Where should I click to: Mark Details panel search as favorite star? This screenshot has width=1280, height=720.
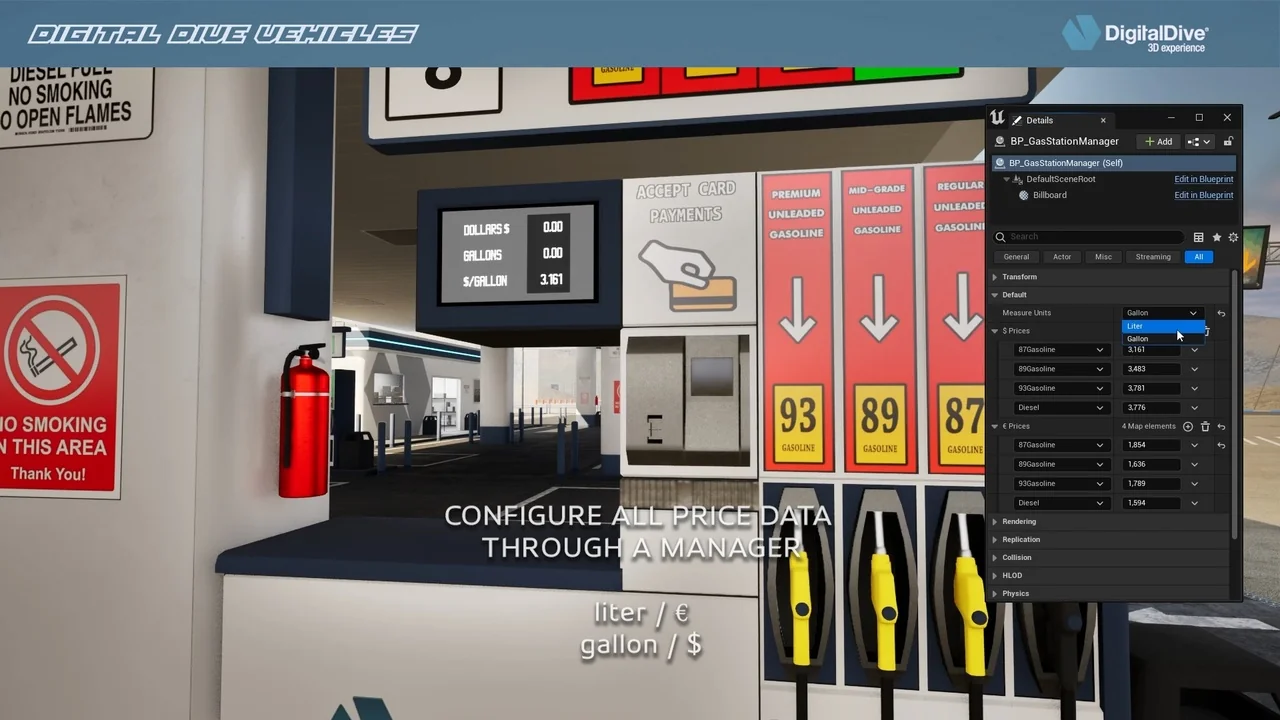[x=1217, y=237]
